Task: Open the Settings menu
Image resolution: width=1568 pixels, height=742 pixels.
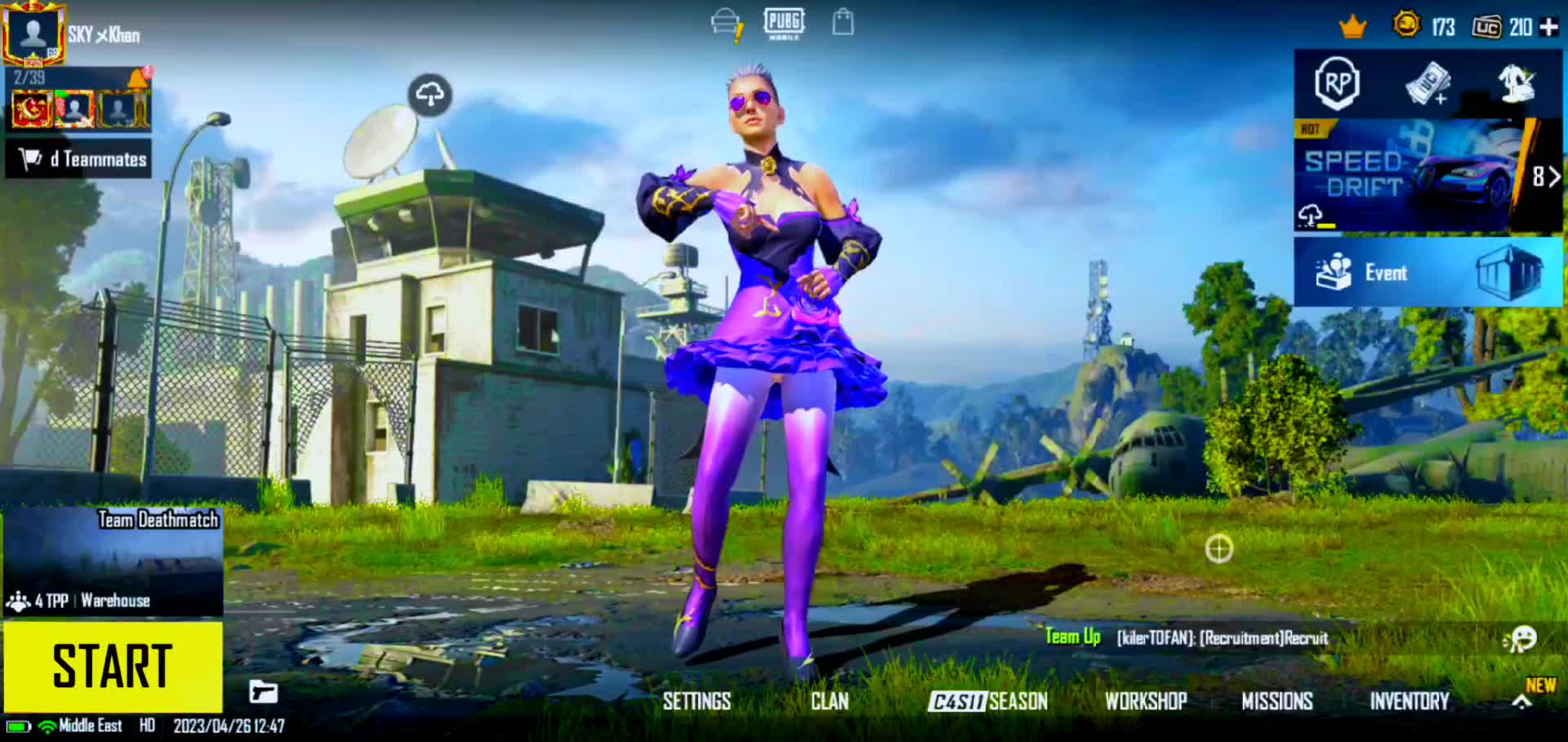Action: tap(697, 701)
